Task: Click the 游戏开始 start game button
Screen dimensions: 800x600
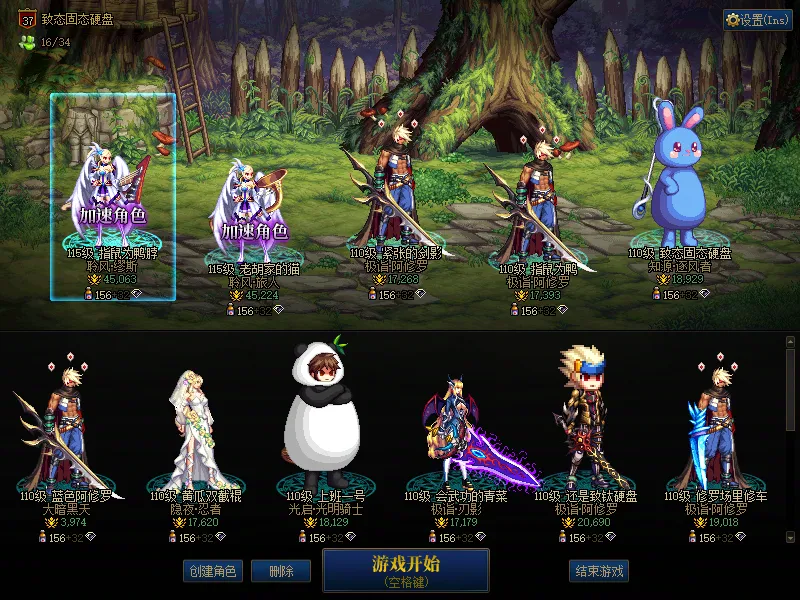Action: click(x=405, y=569)
